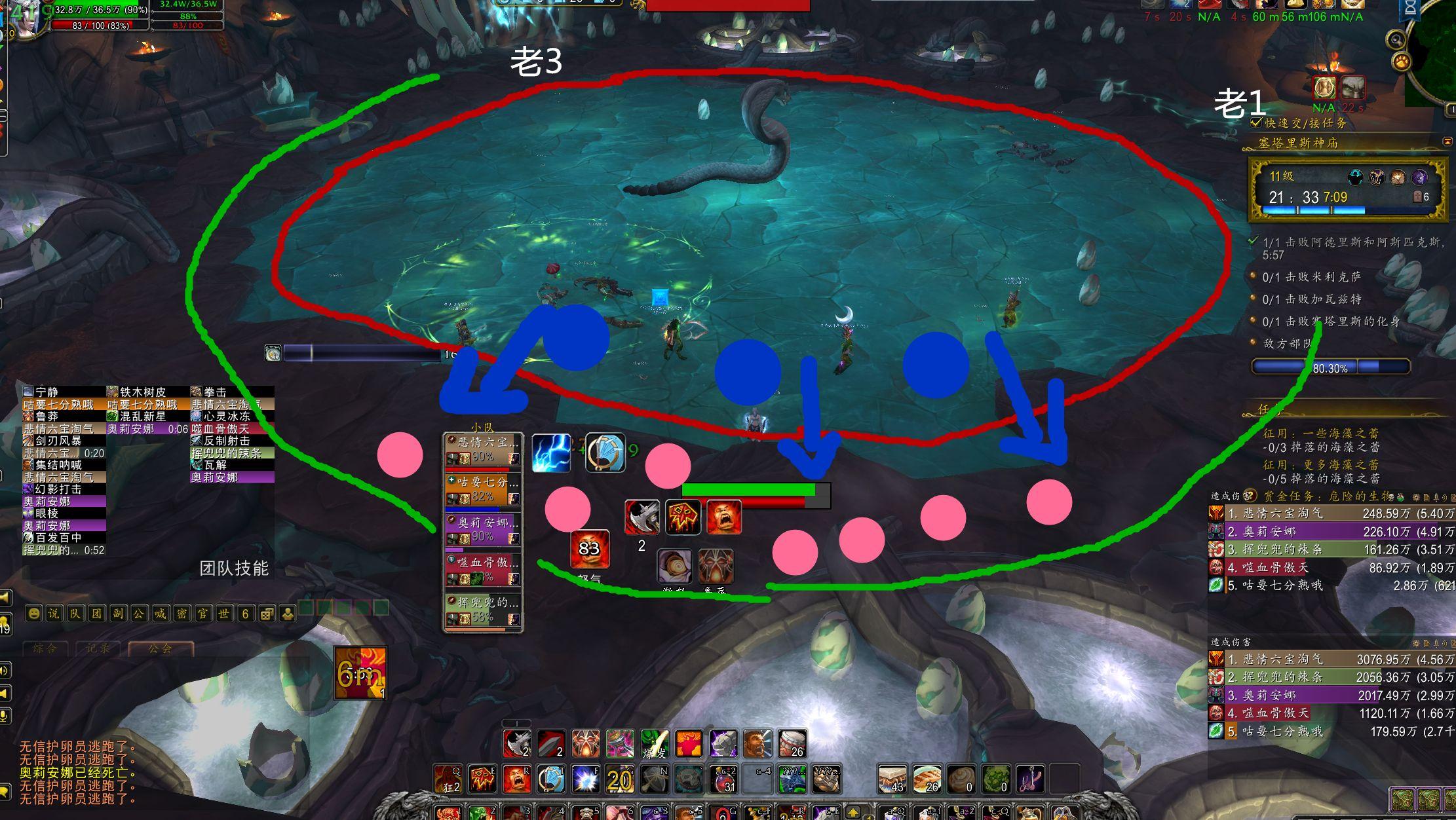Click the dice roll button
The image size is (1456, 820).
[x=267, y=614]
